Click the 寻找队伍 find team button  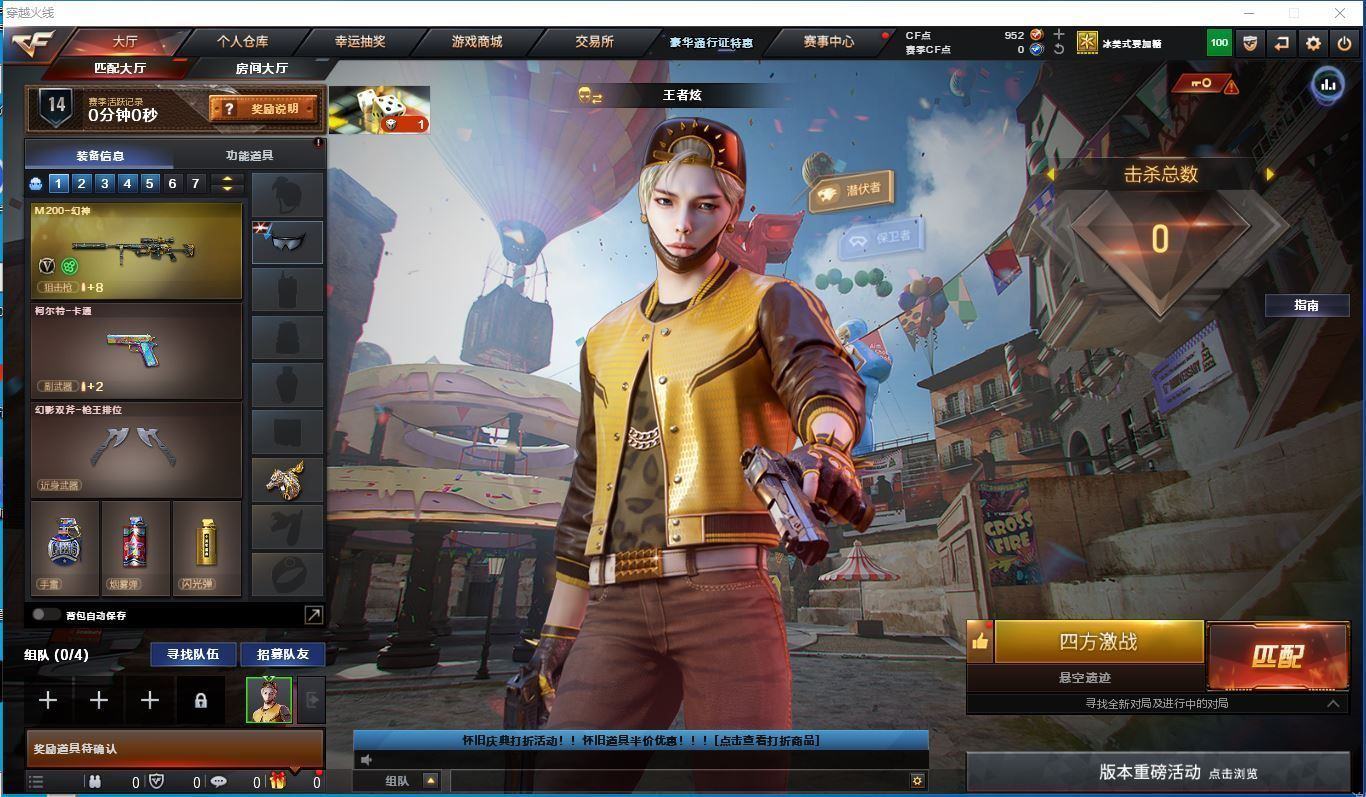click(x=193, y=654)
